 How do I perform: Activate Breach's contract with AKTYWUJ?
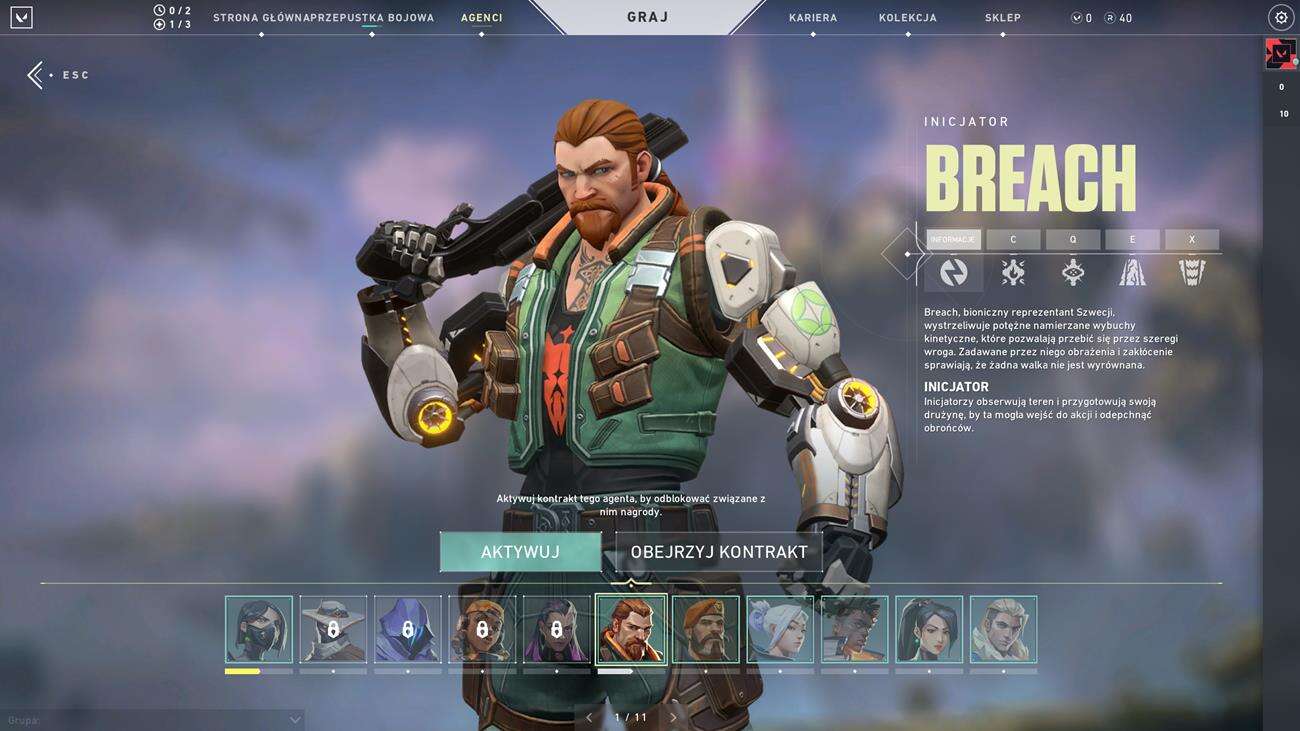tap(520, 552)
